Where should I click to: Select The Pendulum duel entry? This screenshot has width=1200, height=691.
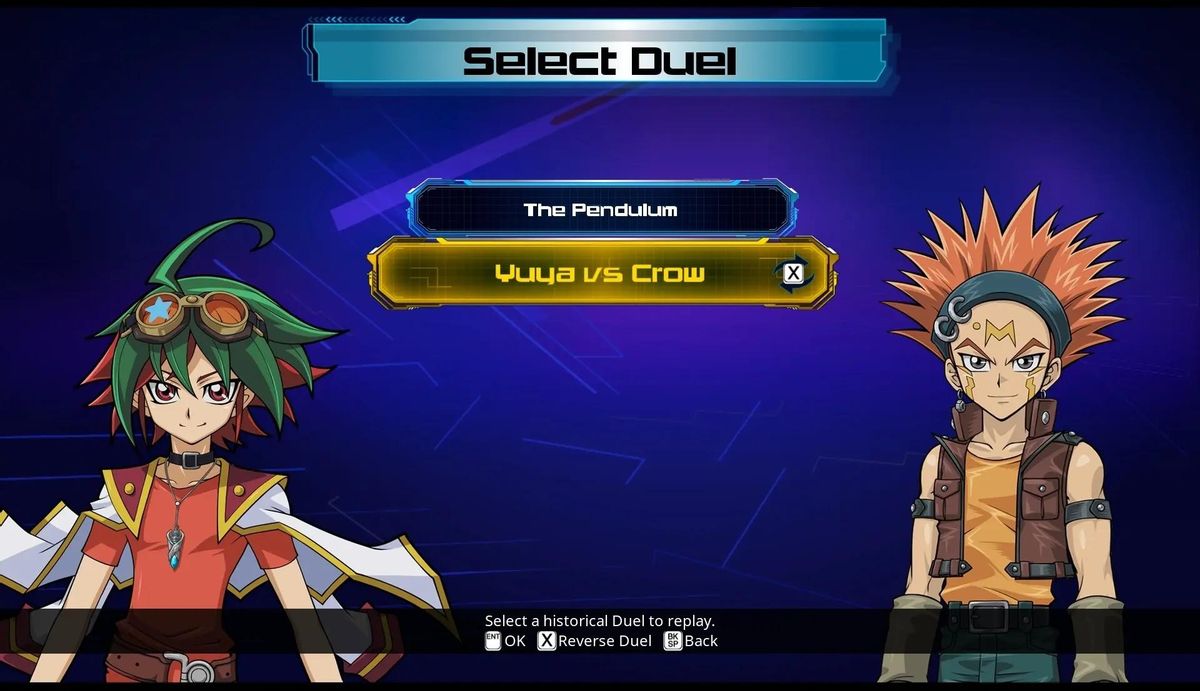601,210
